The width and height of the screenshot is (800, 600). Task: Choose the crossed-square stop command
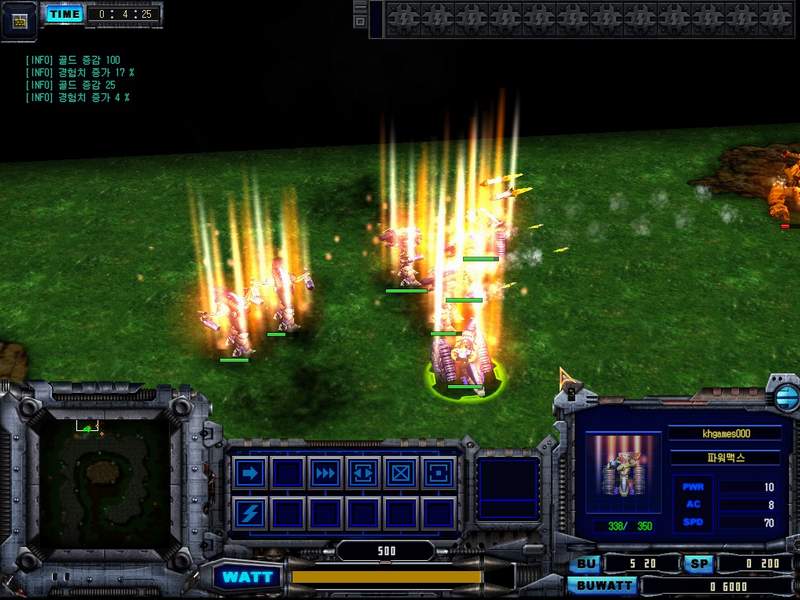coord(400,472)
